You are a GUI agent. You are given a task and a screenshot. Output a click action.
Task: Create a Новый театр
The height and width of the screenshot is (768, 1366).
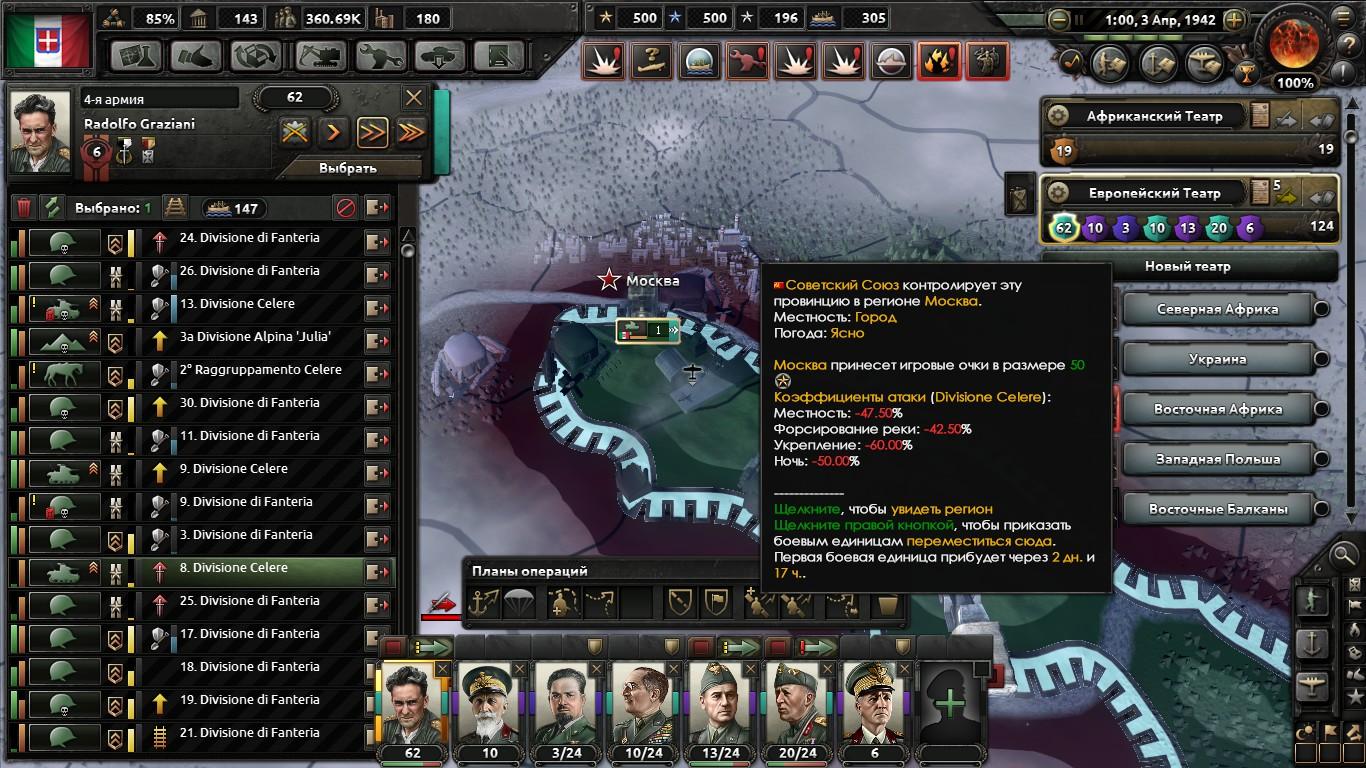pyautogui.click(x=1188, y=267)
